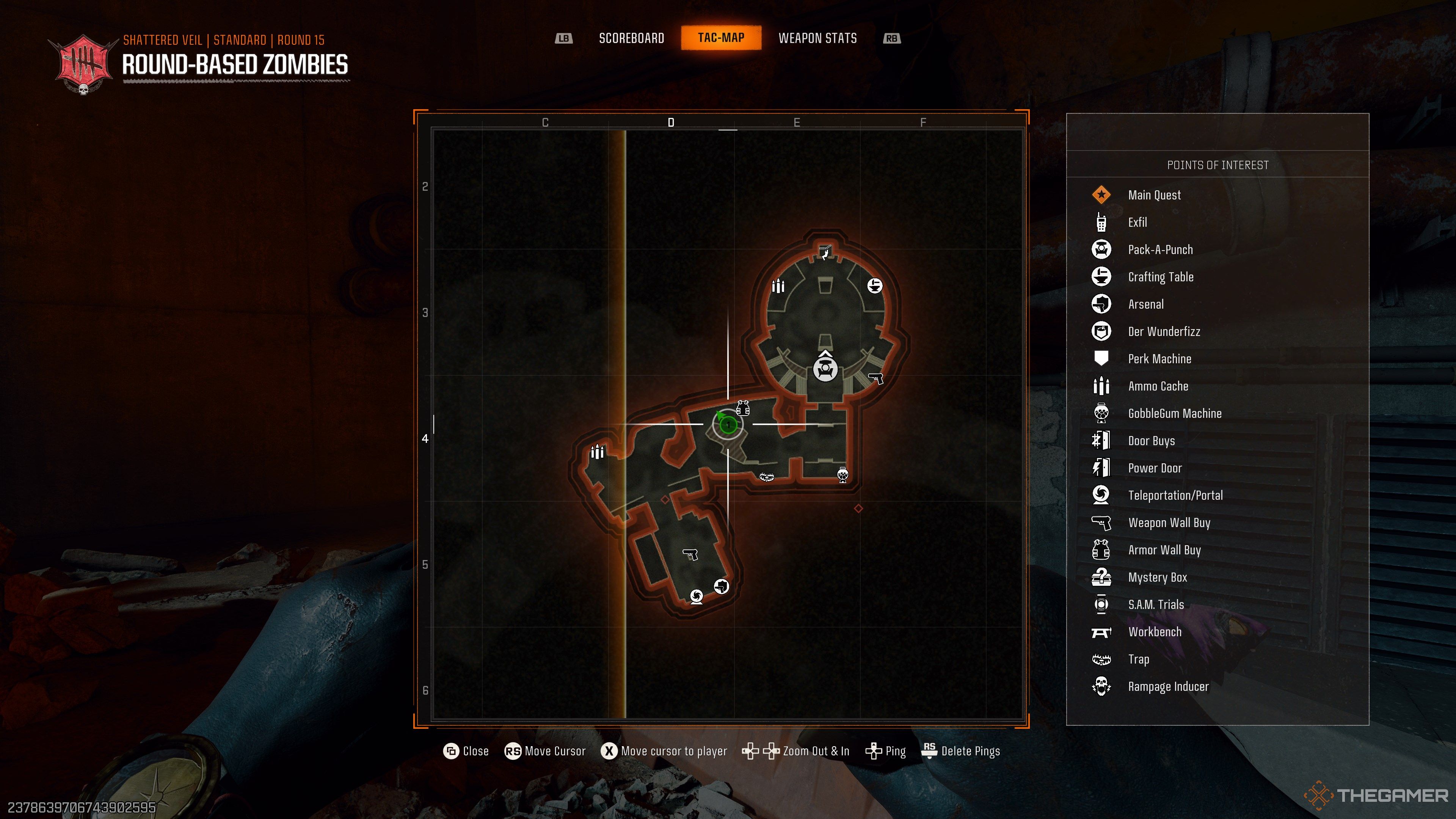
Task: Select the Armor Wall Buy map marker
Action: [743, 408]
